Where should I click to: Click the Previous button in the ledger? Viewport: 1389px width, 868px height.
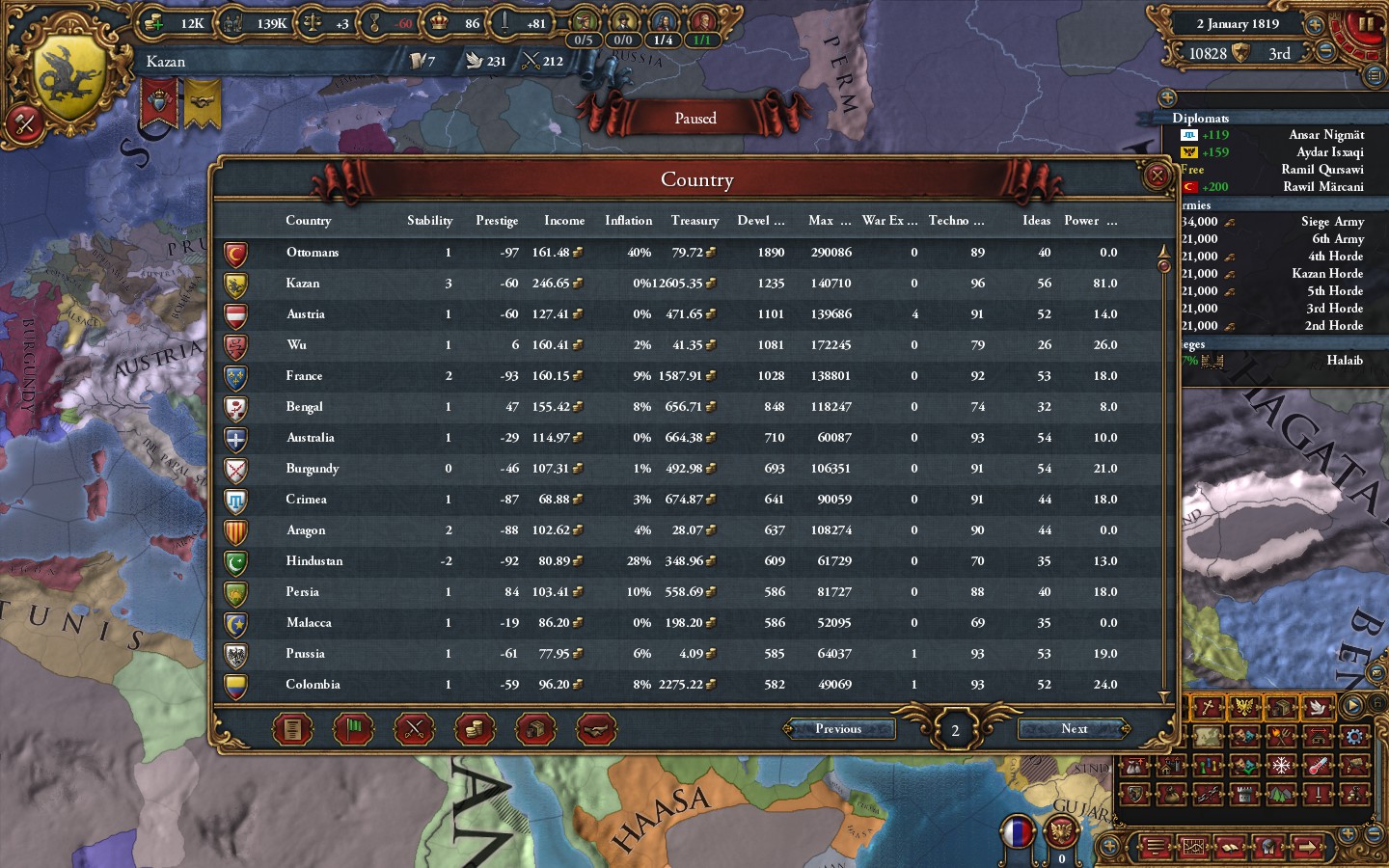(838, 729)
